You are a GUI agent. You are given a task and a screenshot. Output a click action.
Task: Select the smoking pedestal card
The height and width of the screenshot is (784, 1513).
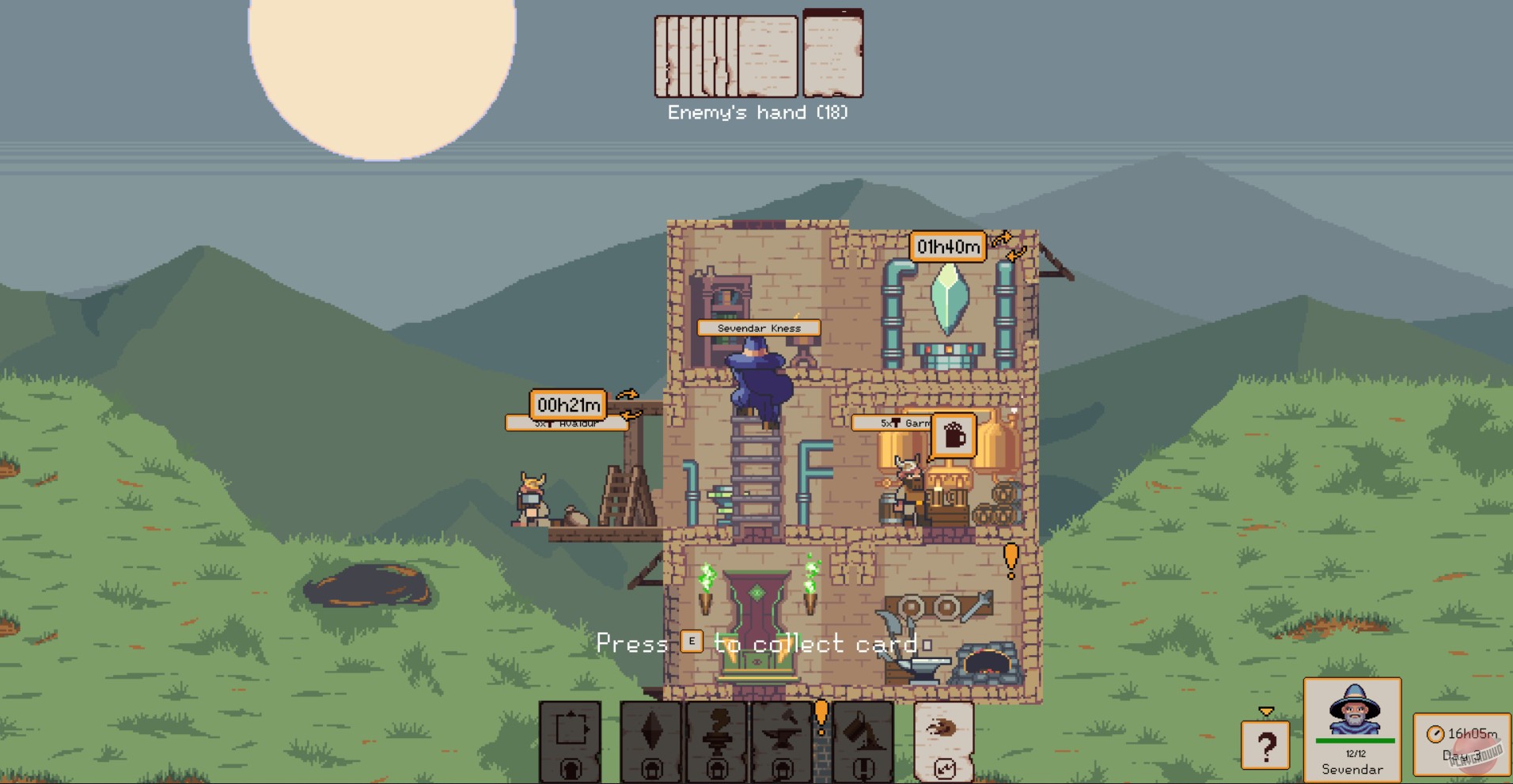click(716, 740)
